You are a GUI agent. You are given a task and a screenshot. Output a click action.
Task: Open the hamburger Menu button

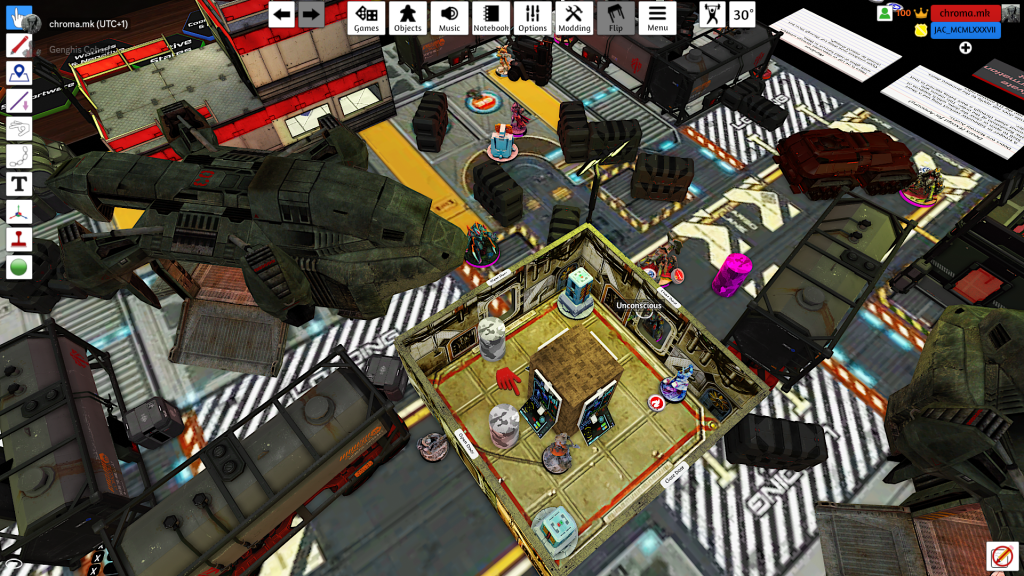[657, 17]
